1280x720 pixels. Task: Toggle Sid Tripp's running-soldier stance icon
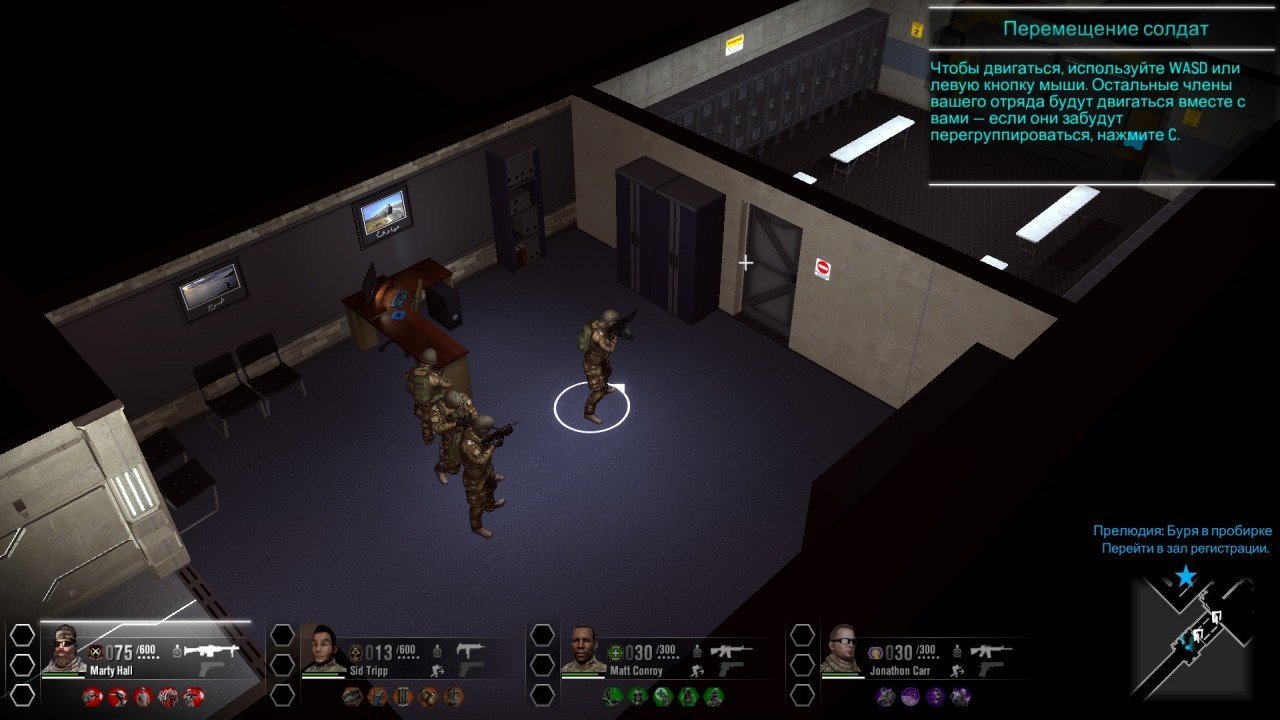(436, 671)
